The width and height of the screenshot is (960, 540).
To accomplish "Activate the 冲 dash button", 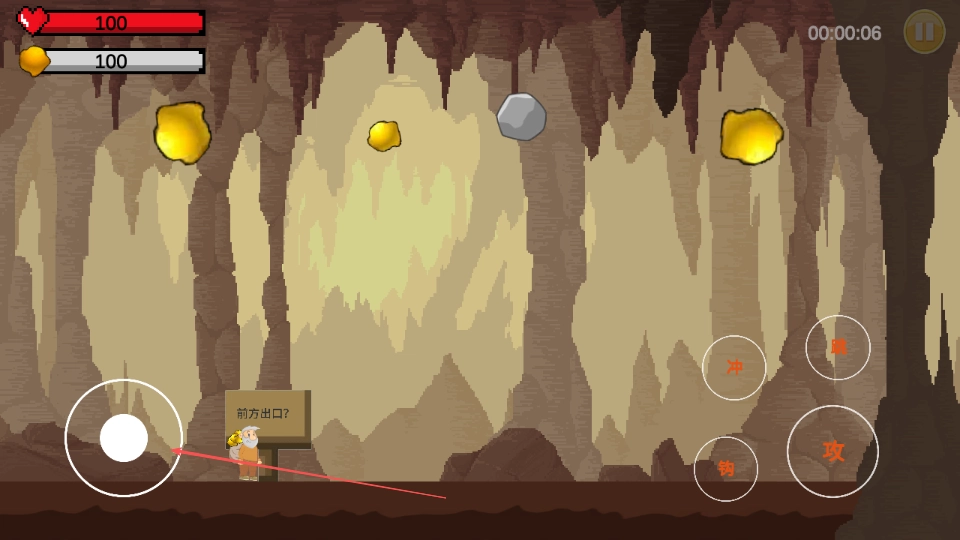I will 734,367.
